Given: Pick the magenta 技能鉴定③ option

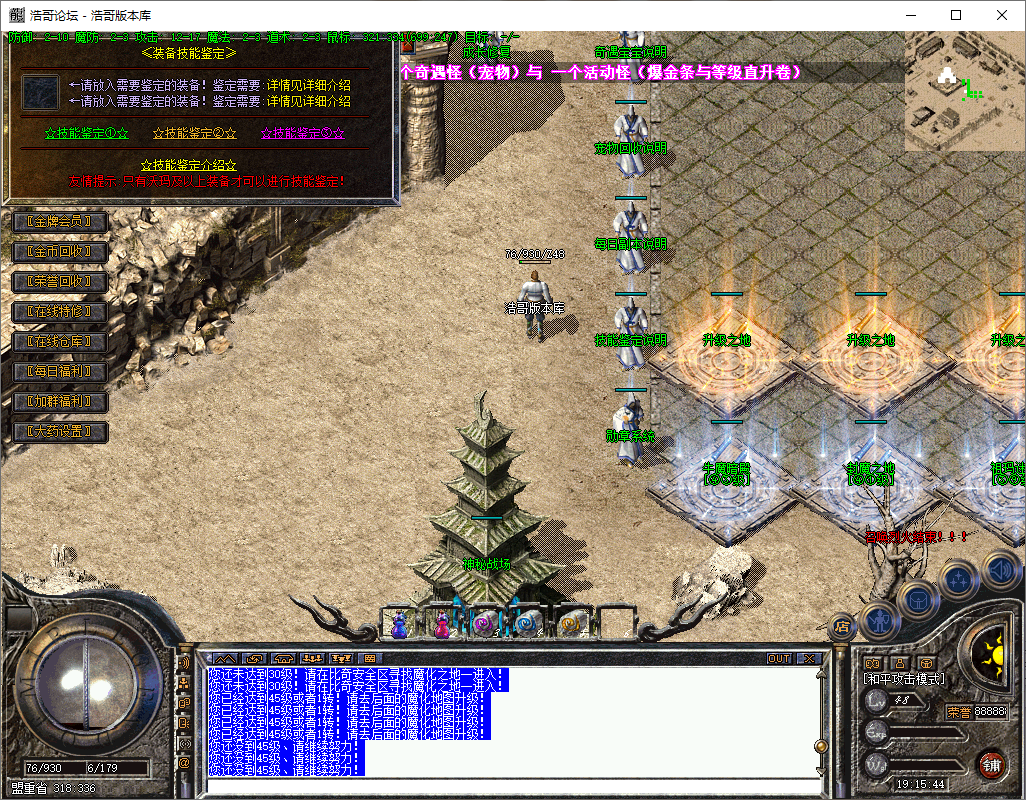Looking at the screenshot, I should 302,133.
